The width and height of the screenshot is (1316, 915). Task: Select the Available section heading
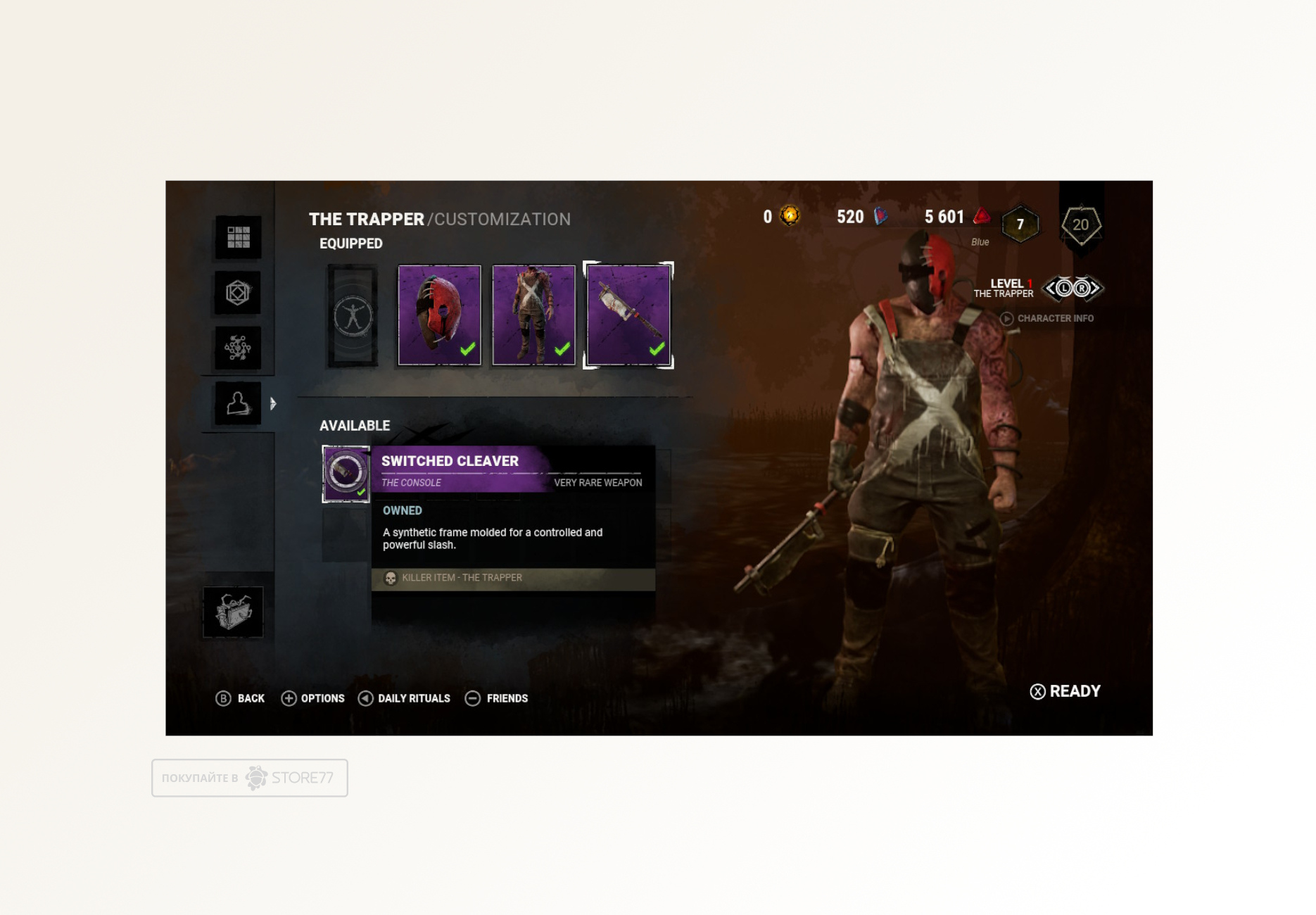(x=355, y=425)
